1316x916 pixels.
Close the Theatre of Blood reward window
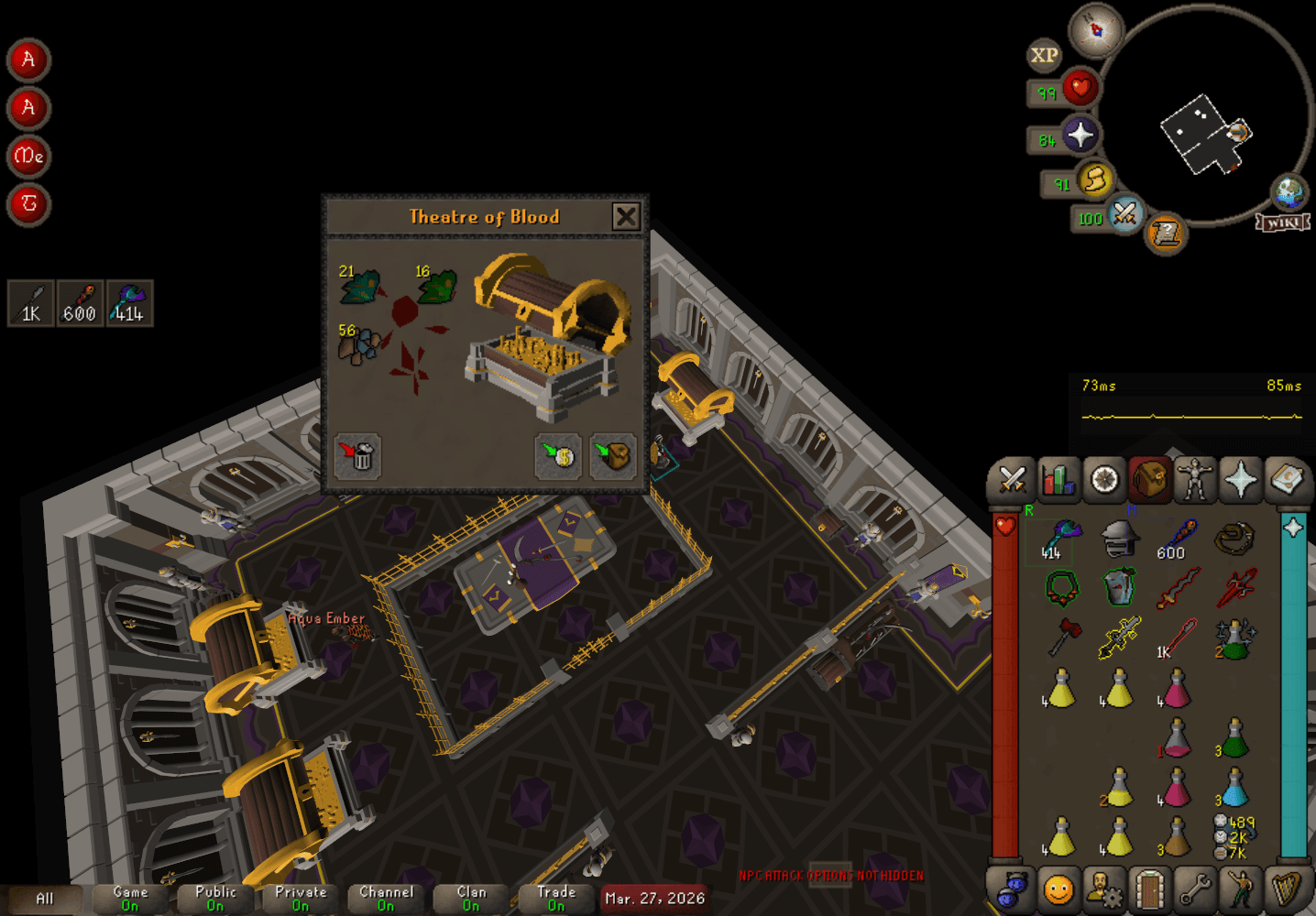coord(626,216)
